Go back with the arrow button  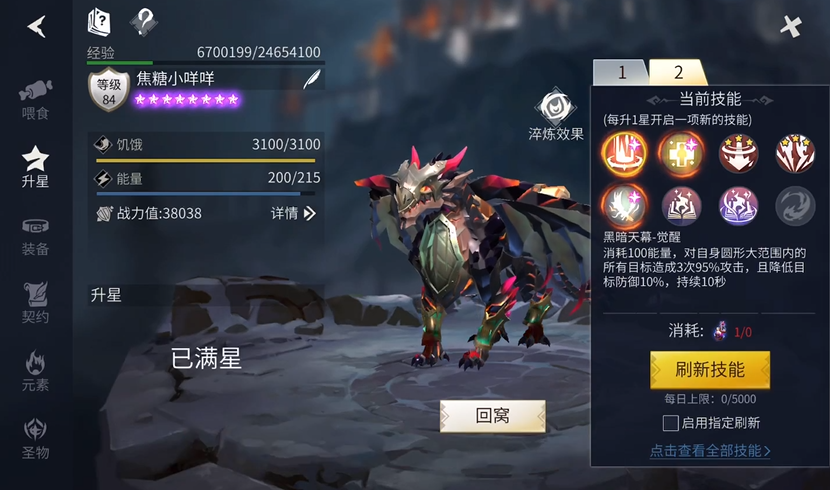click(x=37, y=26)
